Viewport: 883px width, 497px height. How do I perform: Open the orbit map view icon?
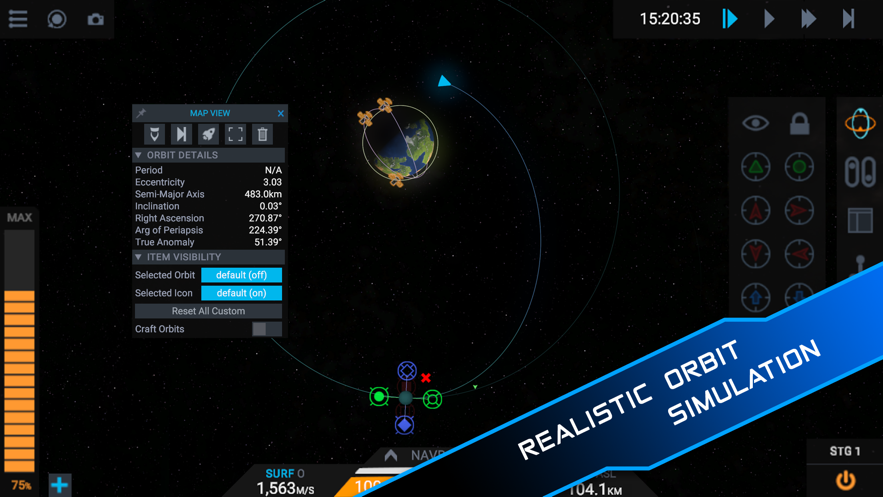coord(860,123)
